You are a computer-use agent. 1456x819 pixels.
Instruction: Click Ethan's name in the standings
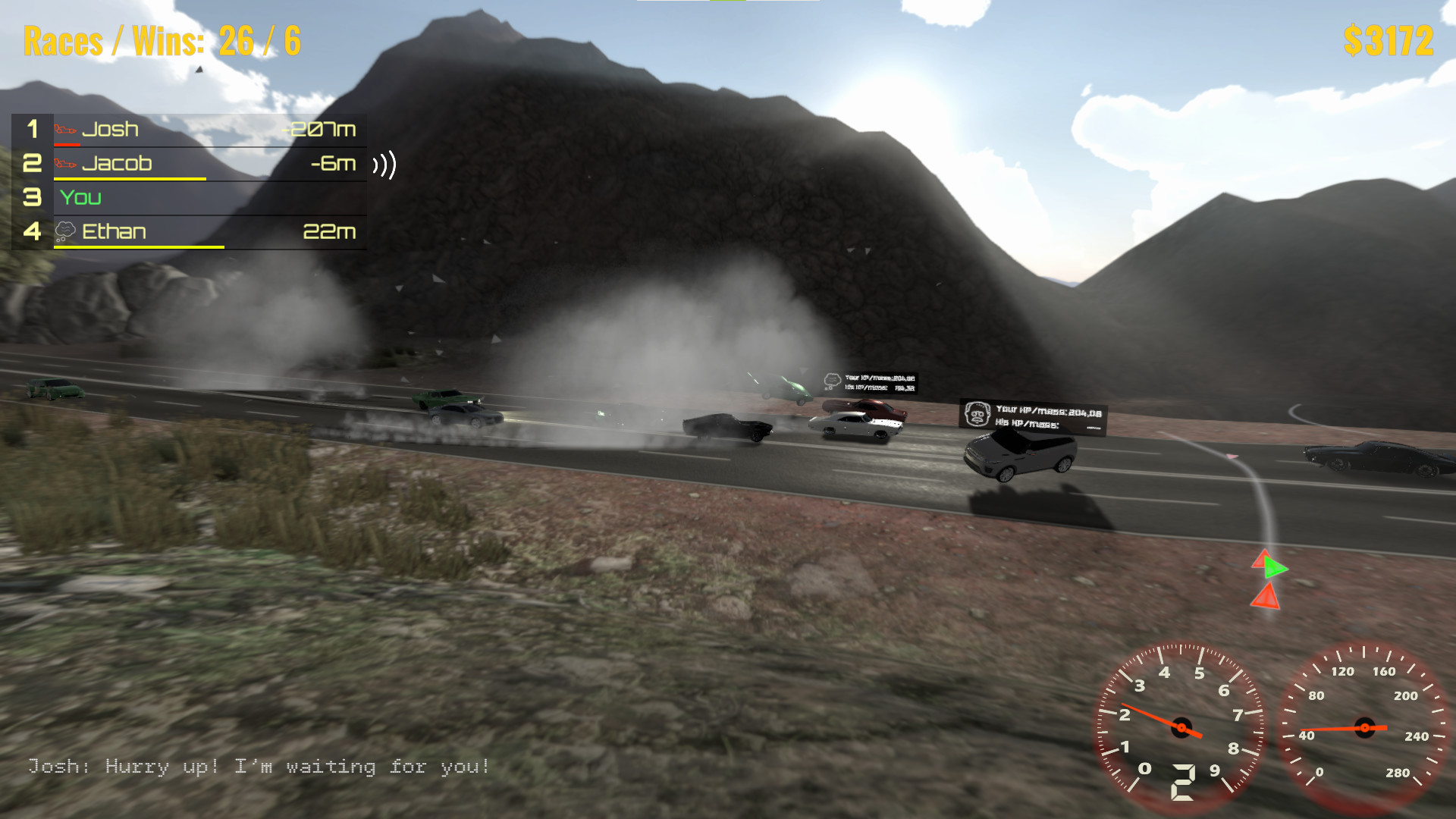[114, 232]
